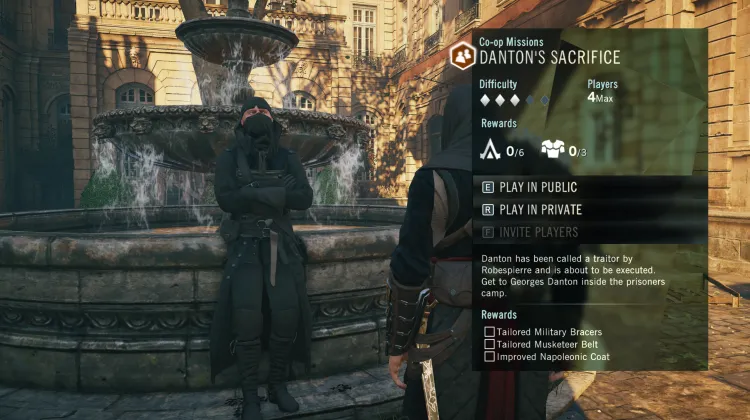Select Play in Private option

[x=540, y=210]
